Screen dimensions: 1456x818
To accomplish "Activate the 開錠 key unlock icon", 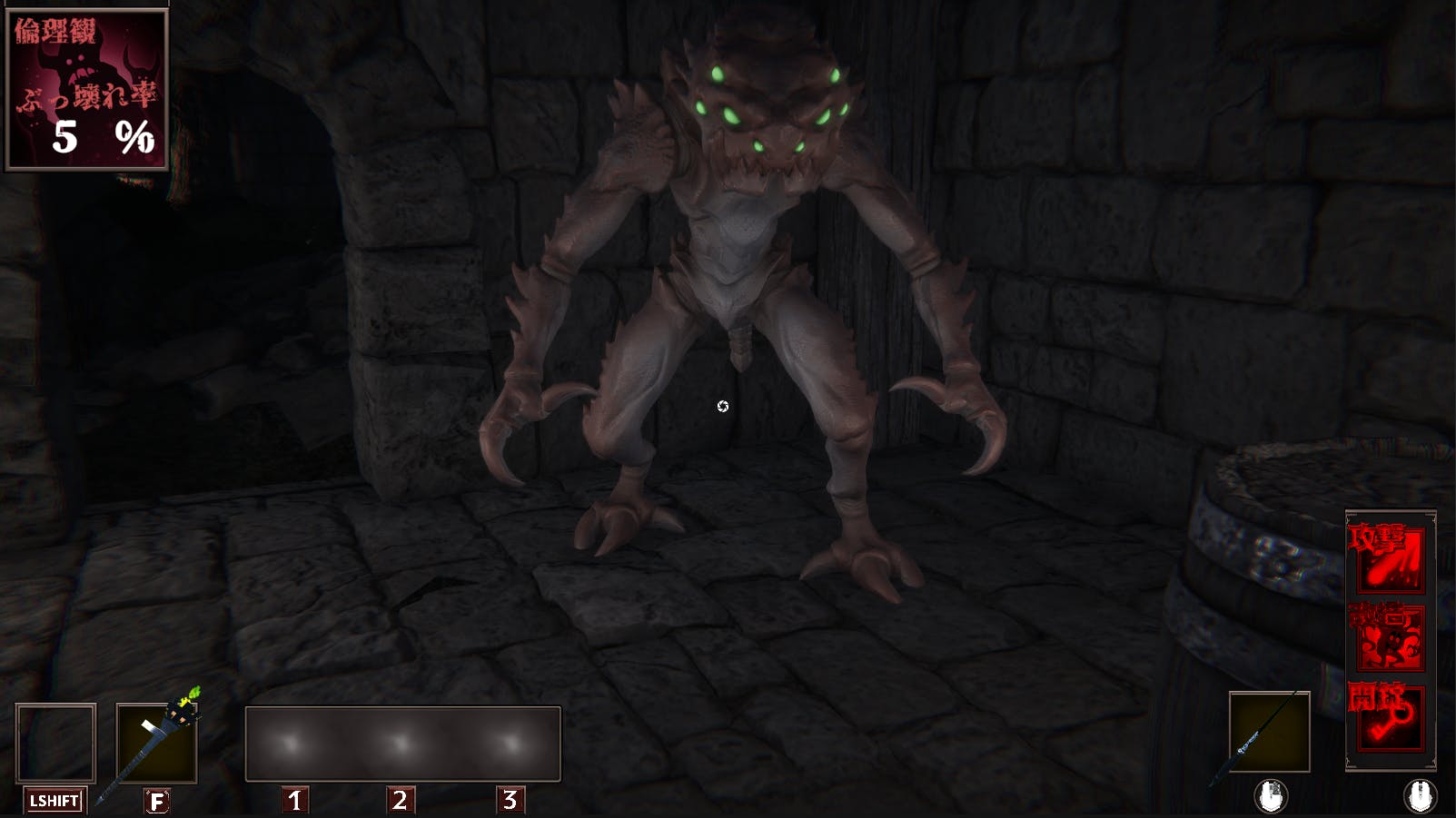I will click(1389, 717).
